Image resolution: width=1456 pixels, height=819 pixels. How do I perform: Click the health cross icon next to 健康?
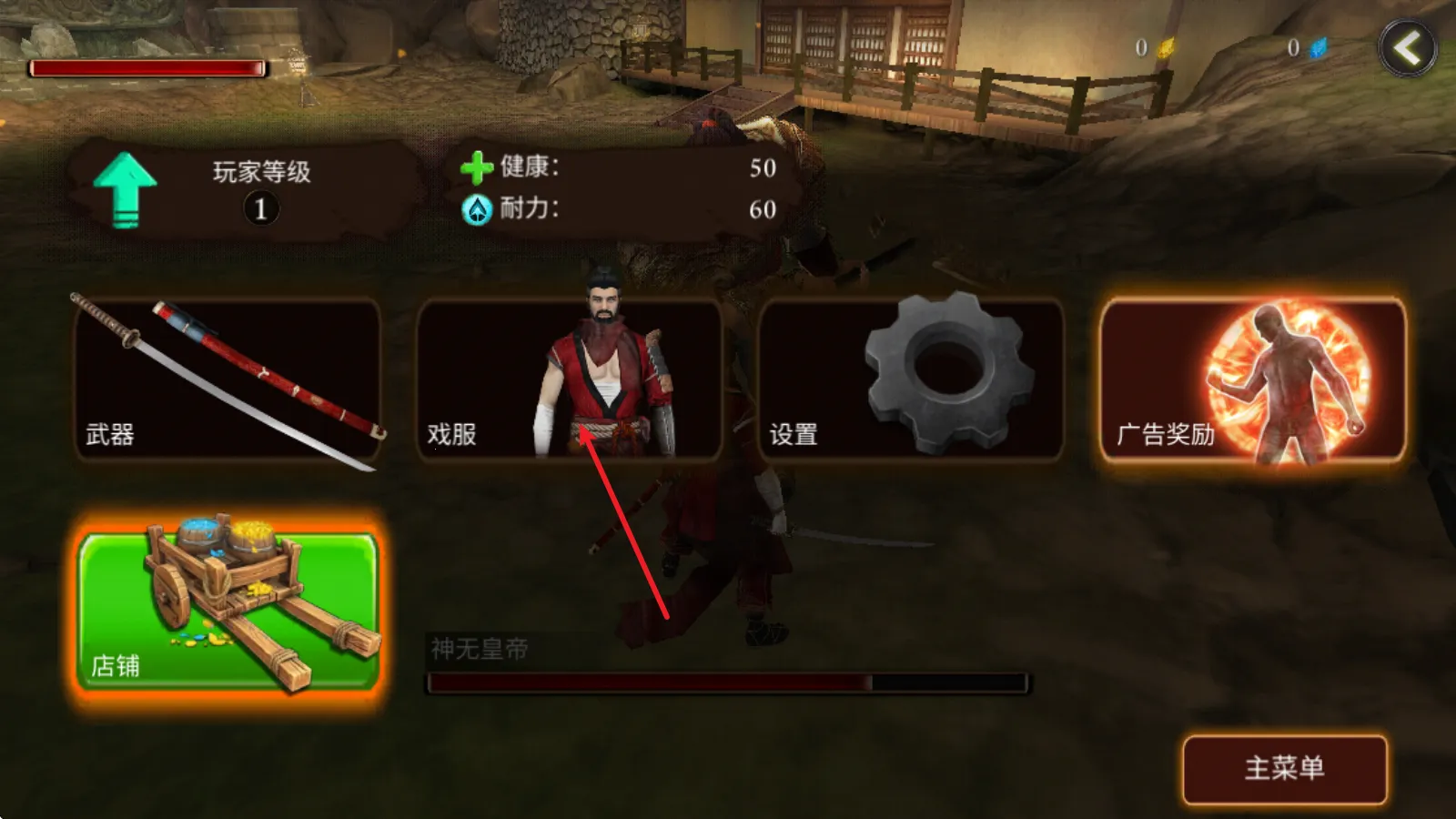pyautogui.click(x=474, y=167)
